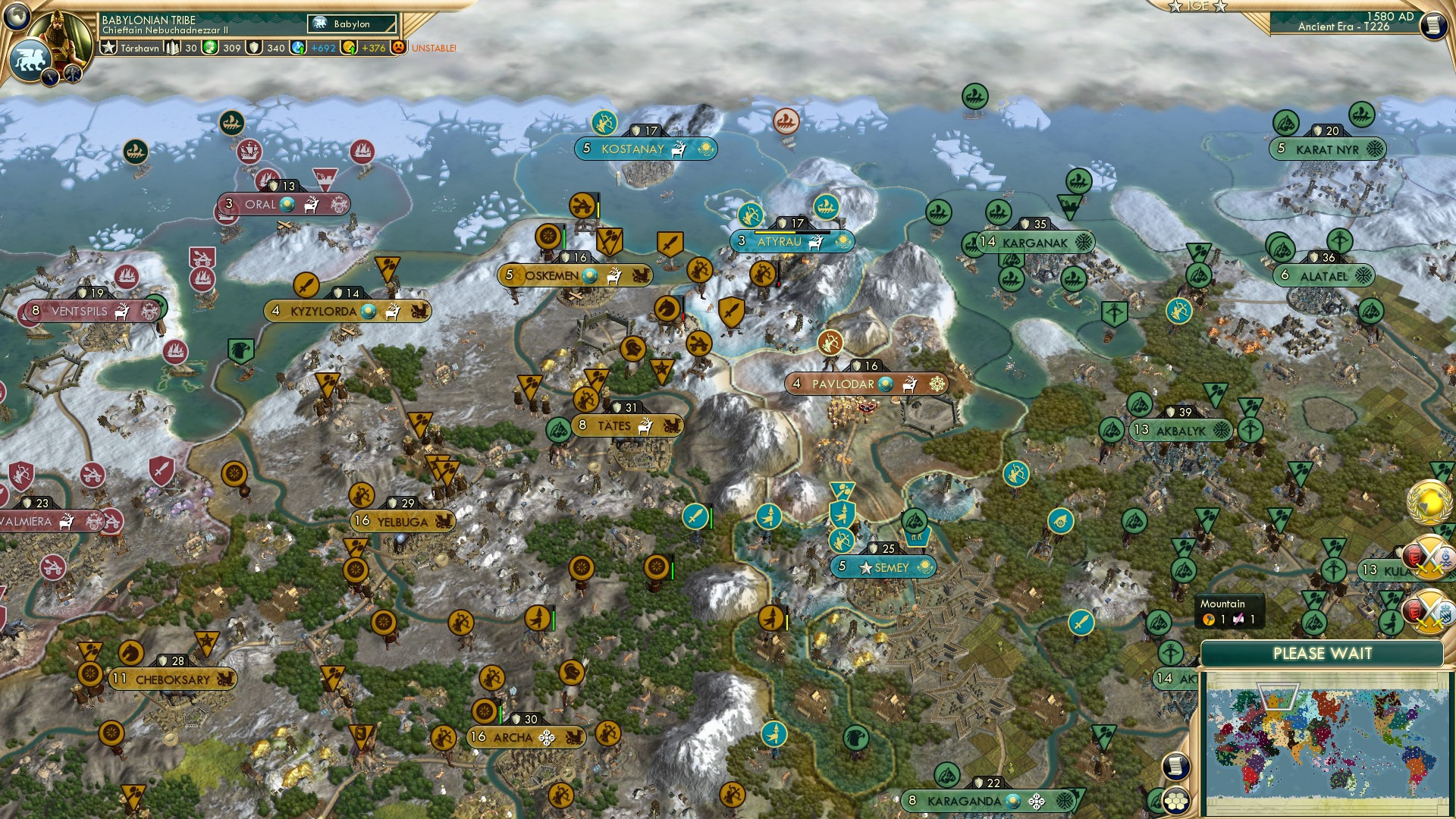Select the Semey city banner on the map
This screenshot has height=819, width=1456.
pyautogui.click(x=885, y=566)
